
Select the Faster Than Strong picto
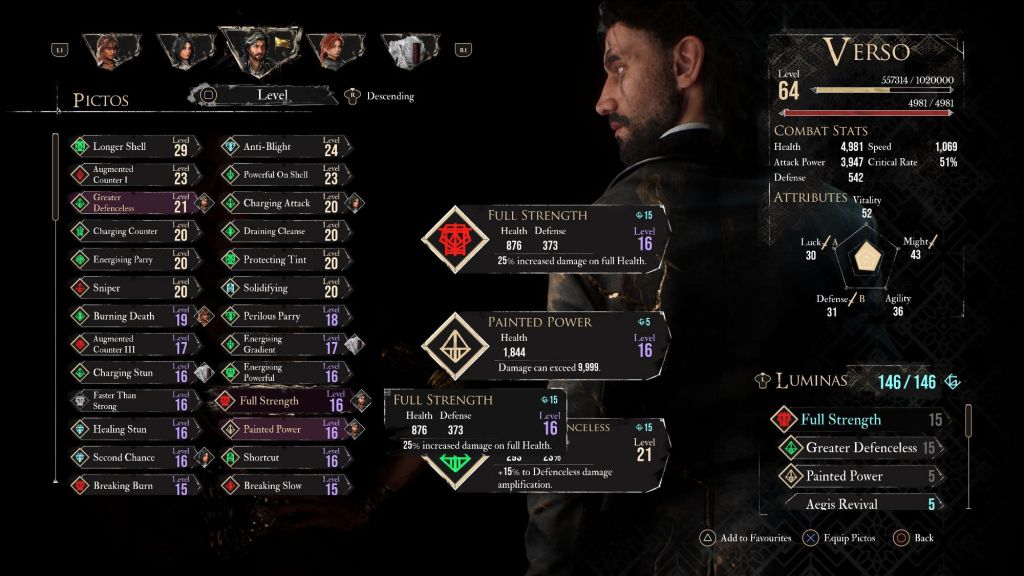132,401
